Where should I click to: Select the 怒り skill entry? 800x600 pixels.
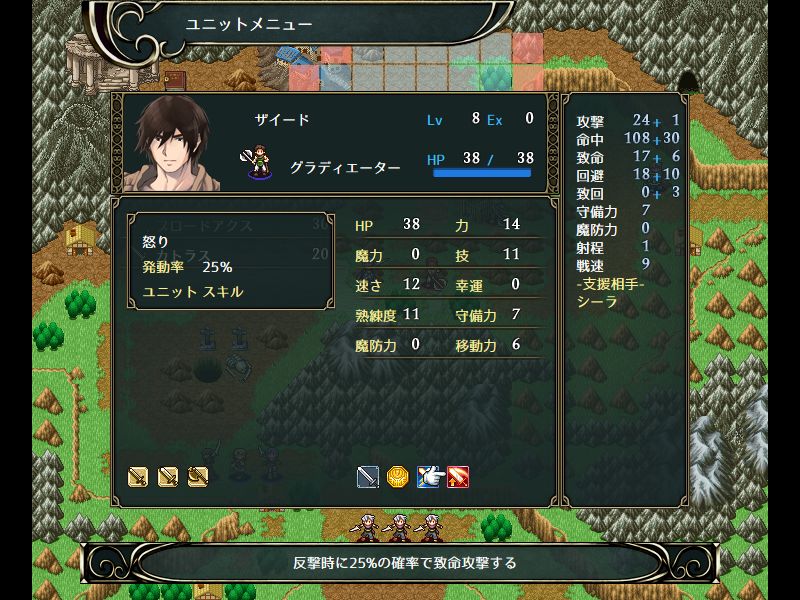click(156, 243)
